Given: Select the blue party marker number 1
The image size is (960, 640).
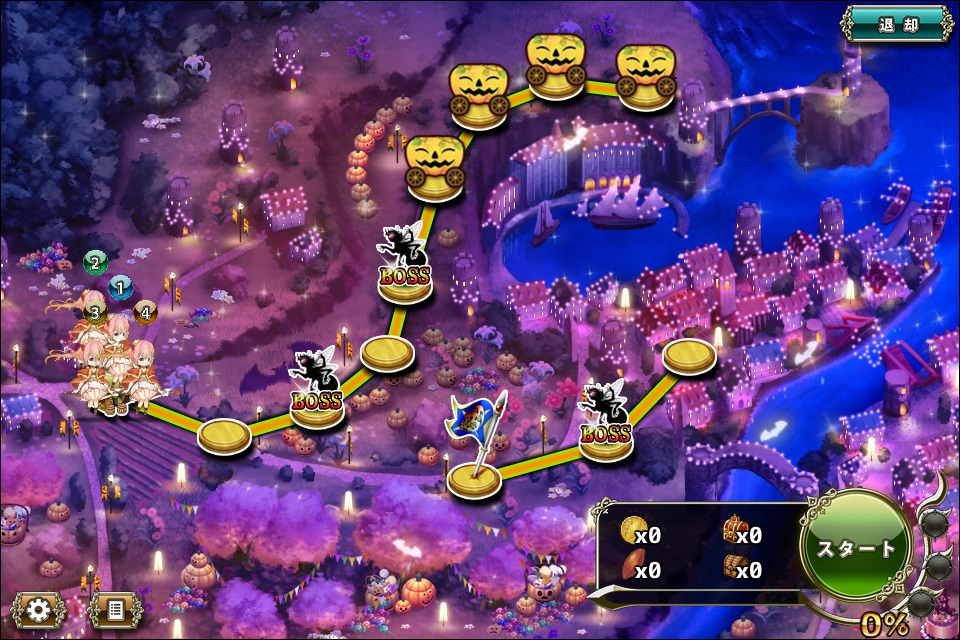Looking at the screenshot, I should (x=120, y=289).
